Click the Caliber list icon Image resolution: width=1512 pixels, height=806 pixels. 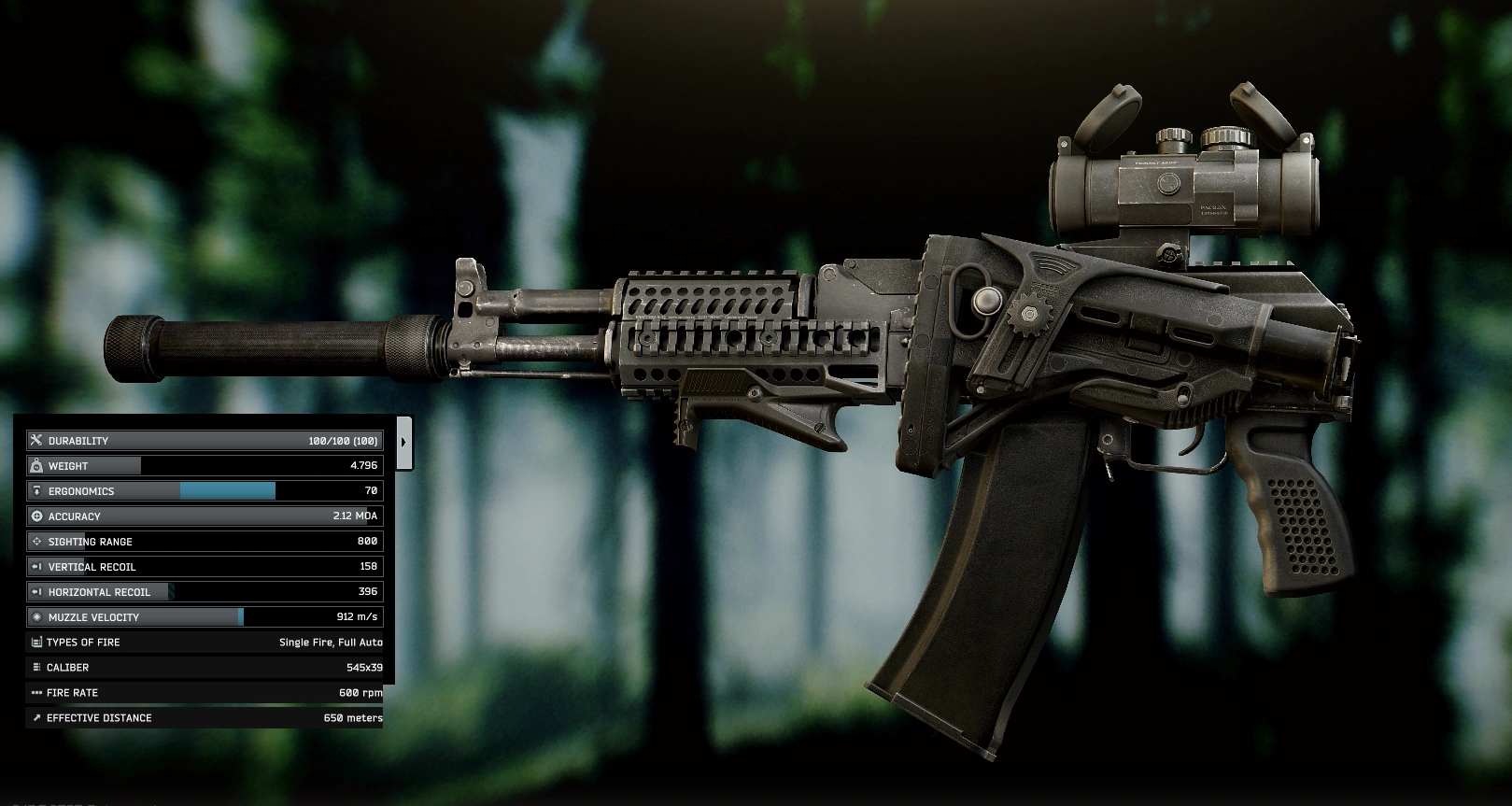[35, 667]
